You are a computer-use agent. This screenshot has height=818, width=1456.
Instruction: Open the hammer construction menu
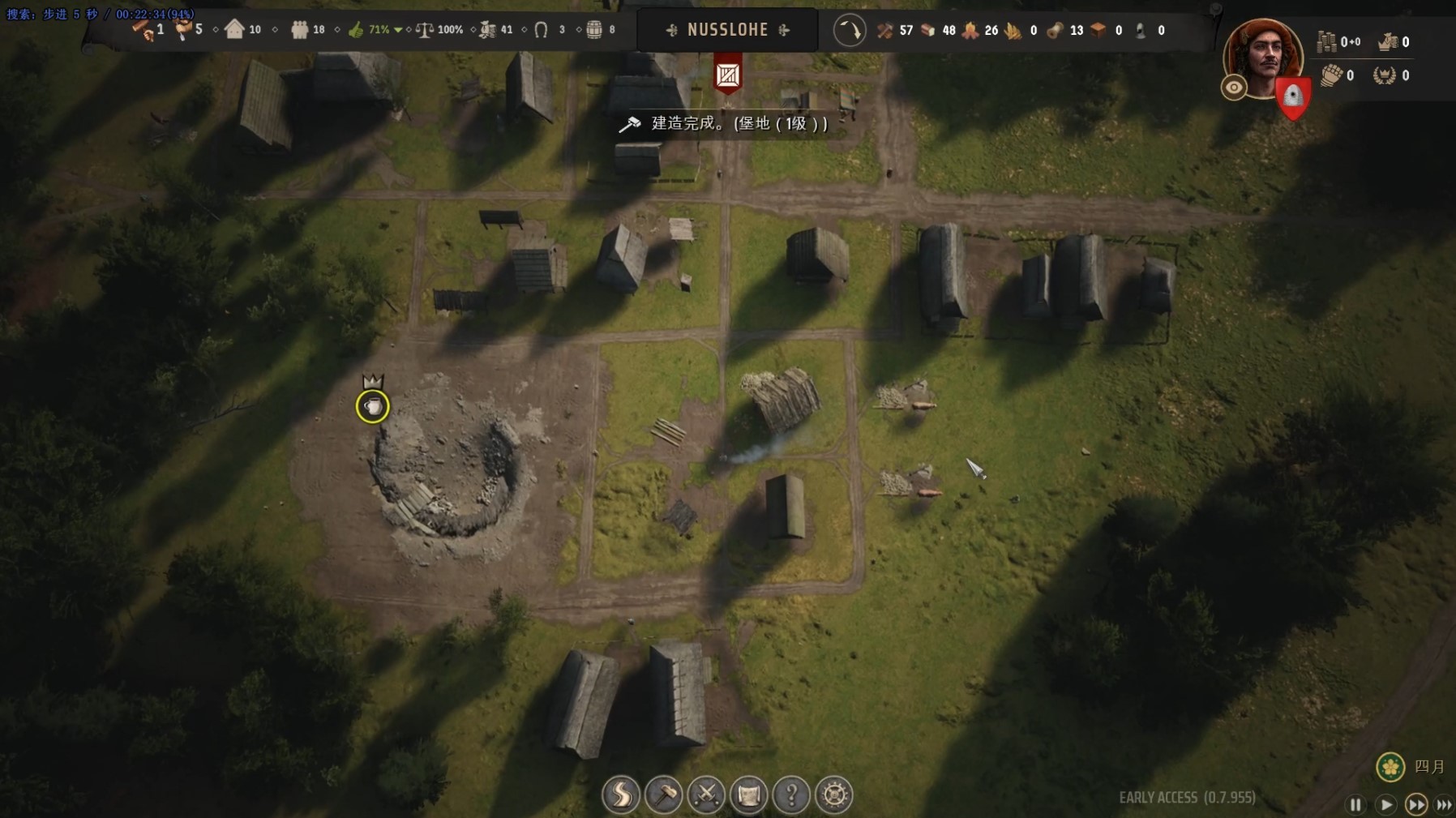pos(664,794)
